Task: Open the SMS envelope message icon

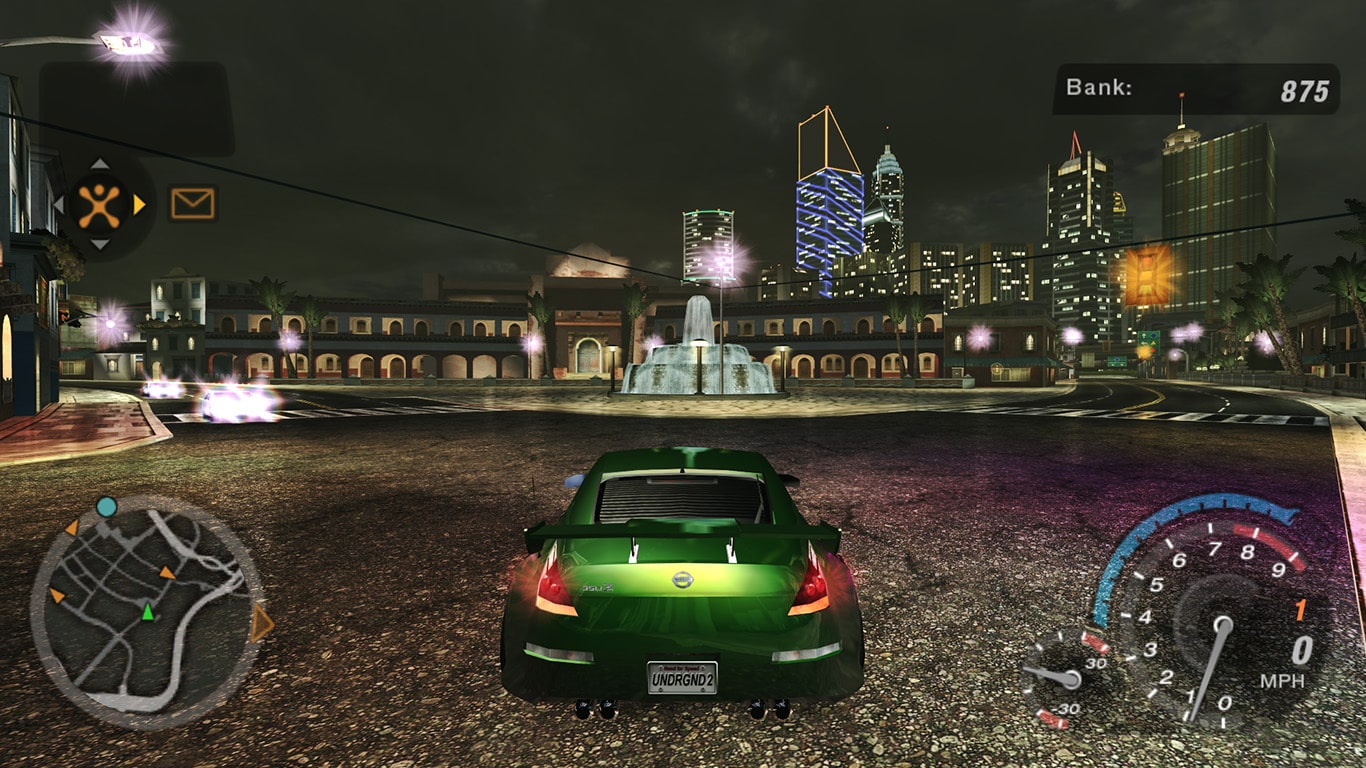Action: coord(193,203)
